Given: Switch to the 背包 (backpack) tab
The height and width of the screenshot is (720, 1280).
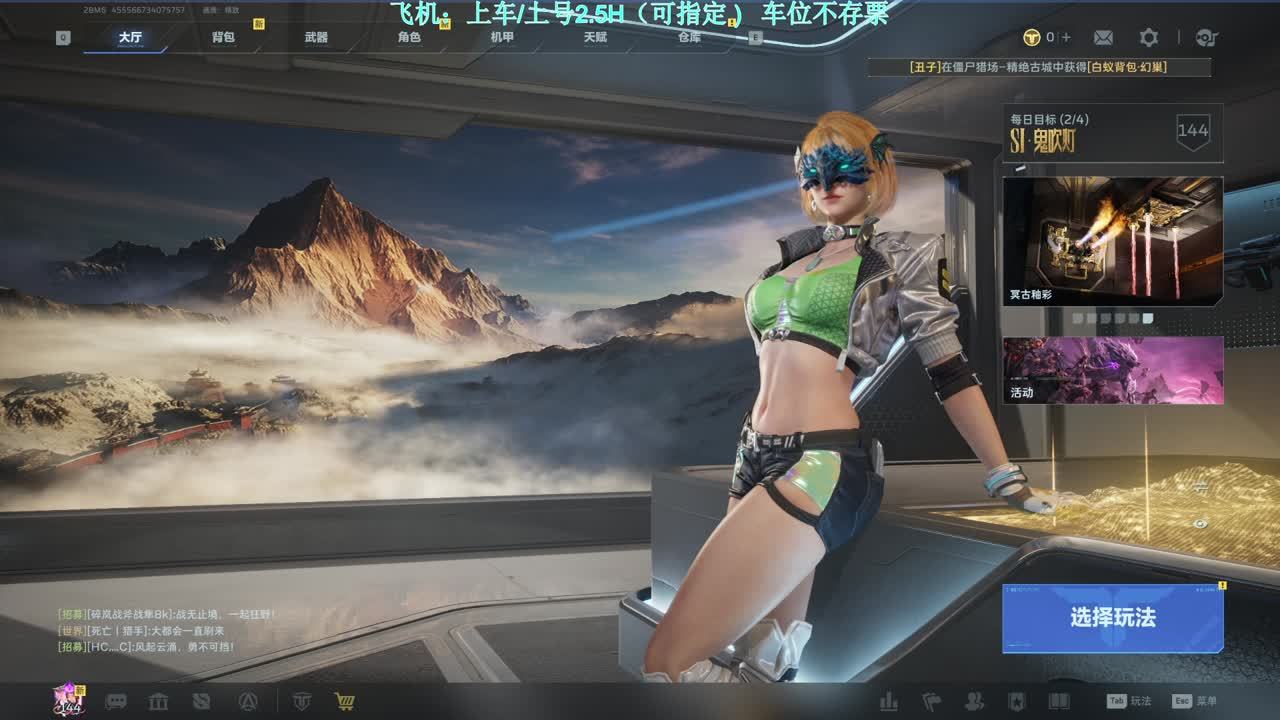Looking at the screenshot, I should [x=223, y=38].
